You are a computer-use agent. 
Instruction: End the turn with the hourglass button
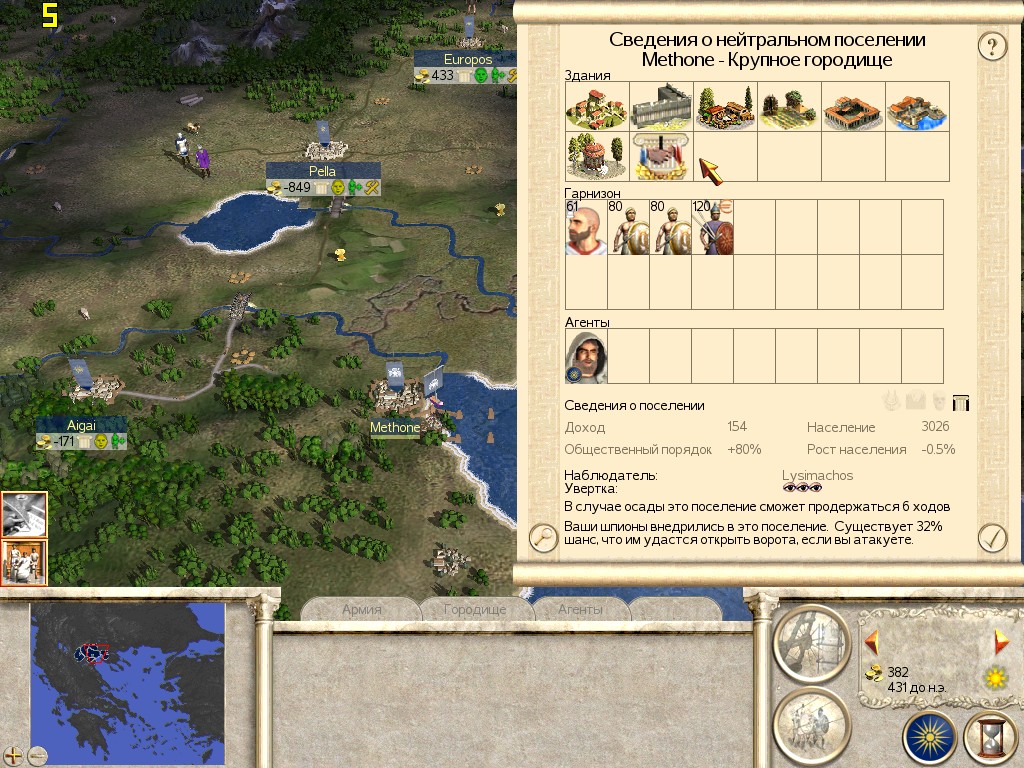pyautogui.click(x=990, y=738)
